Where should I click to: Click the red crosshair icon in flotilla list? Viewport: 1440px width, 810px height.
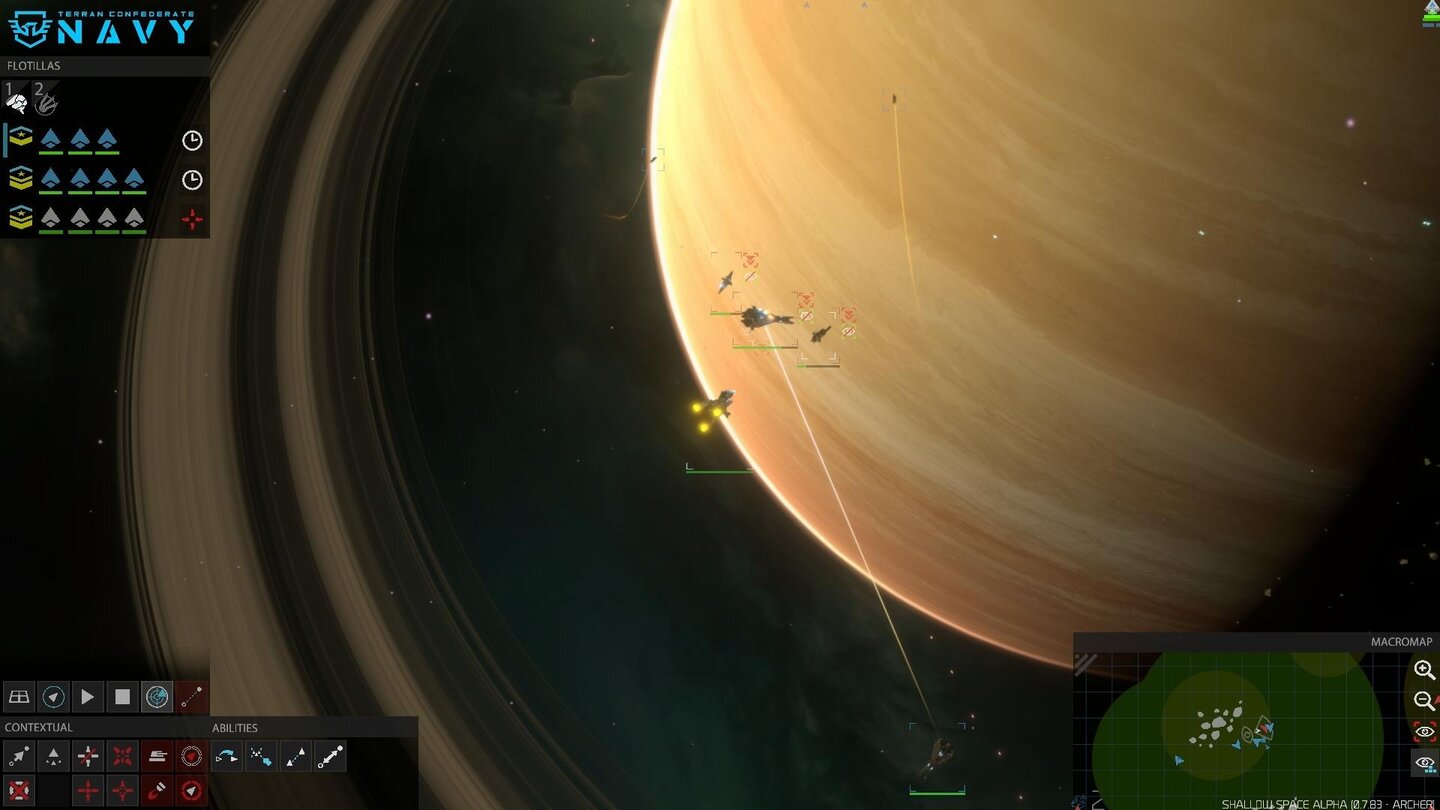coord(192,219)
